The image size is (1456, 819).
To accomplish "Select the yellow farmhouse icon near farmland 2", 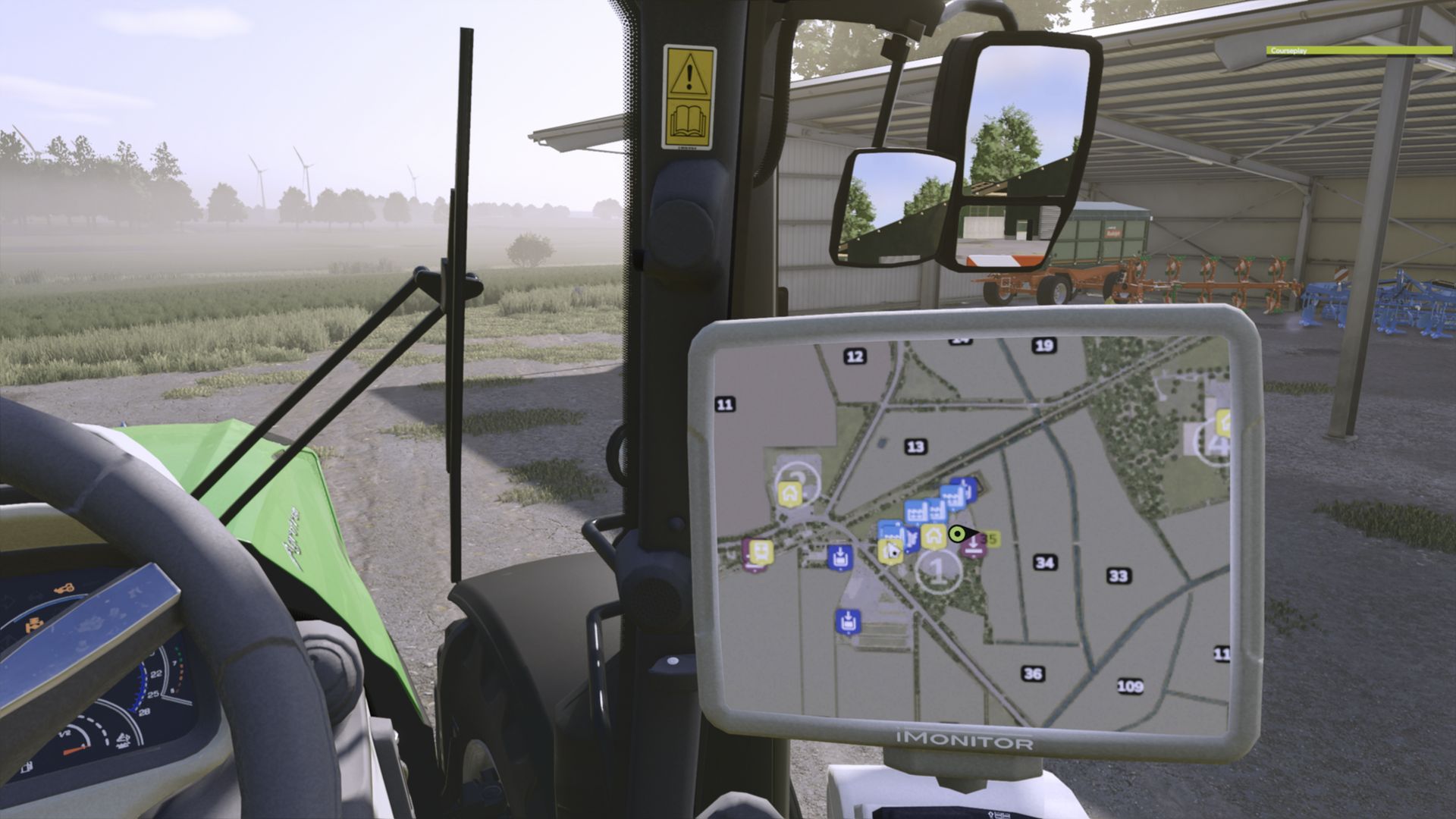I will click(790, 494).
